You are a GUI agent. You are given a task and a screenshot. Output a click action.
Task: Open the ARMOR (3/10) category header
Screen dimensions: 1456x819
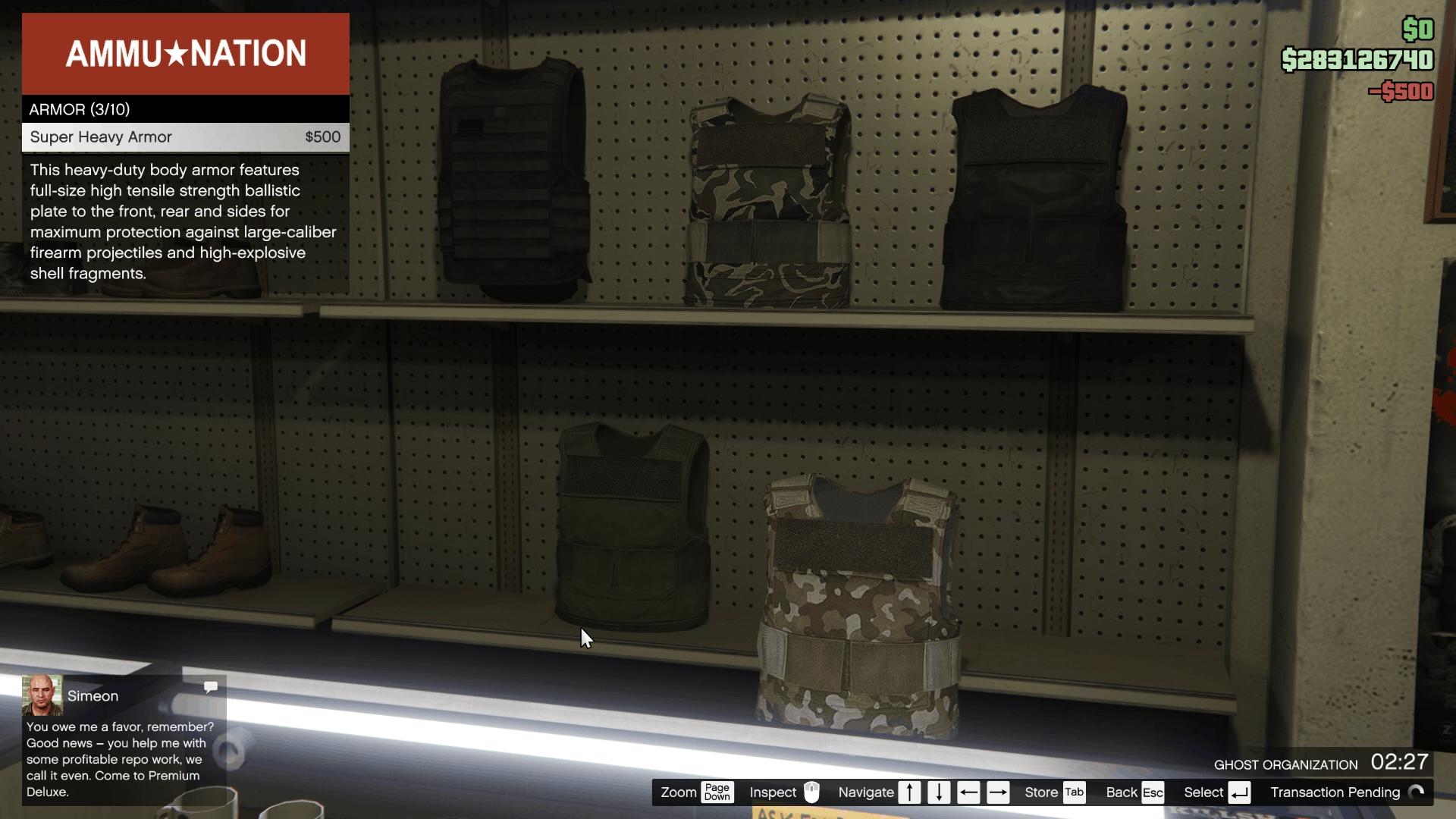(79, 109)
